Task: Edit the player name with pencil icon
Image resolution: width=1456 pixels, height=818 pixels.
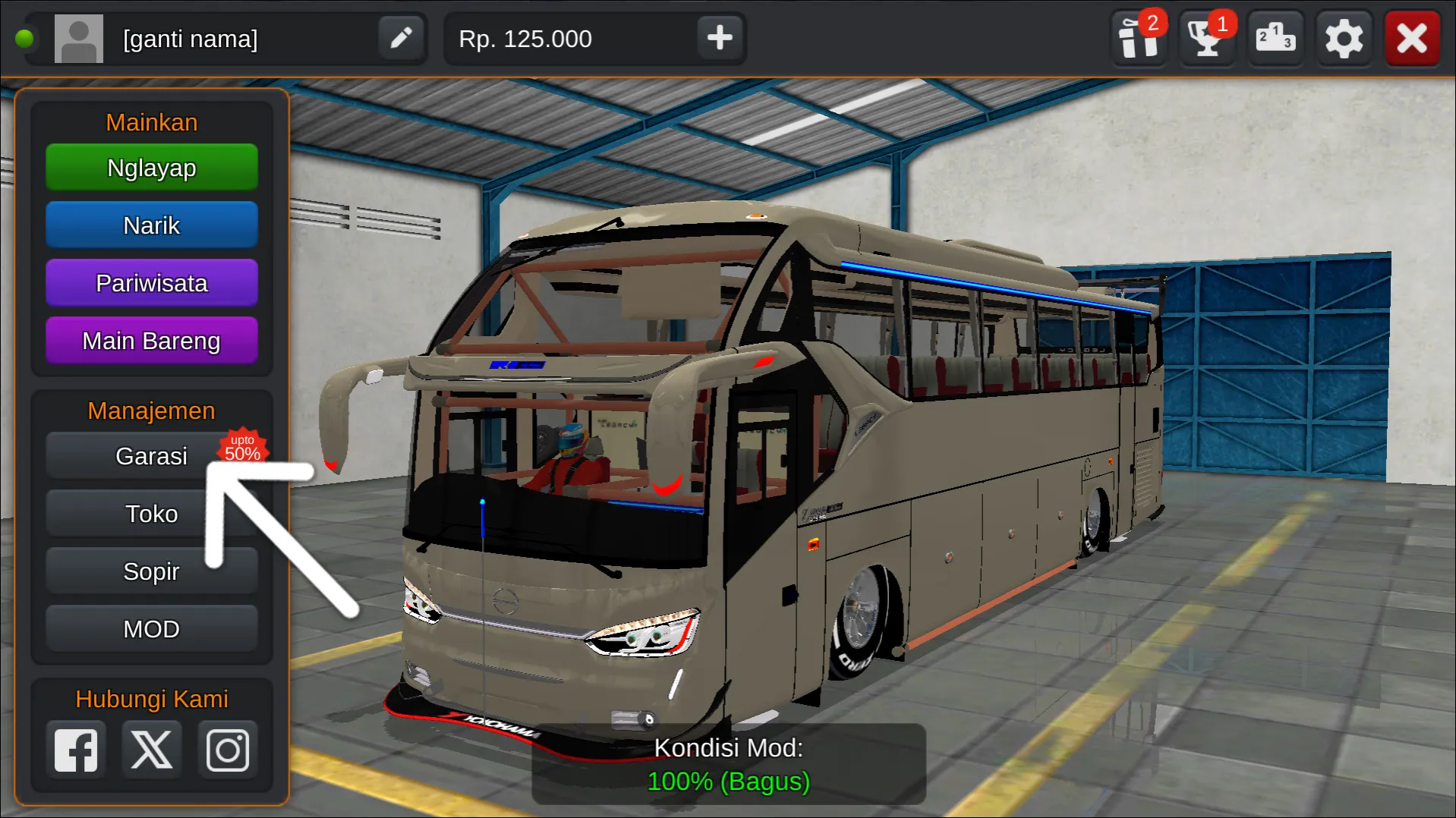Action: pos(401,38)
